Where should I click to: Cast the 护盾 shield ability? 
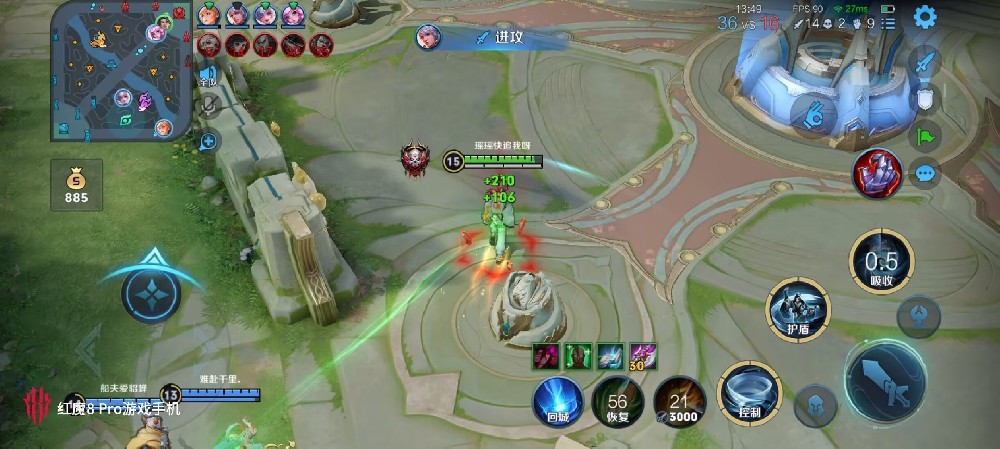[x=797, y=307]
